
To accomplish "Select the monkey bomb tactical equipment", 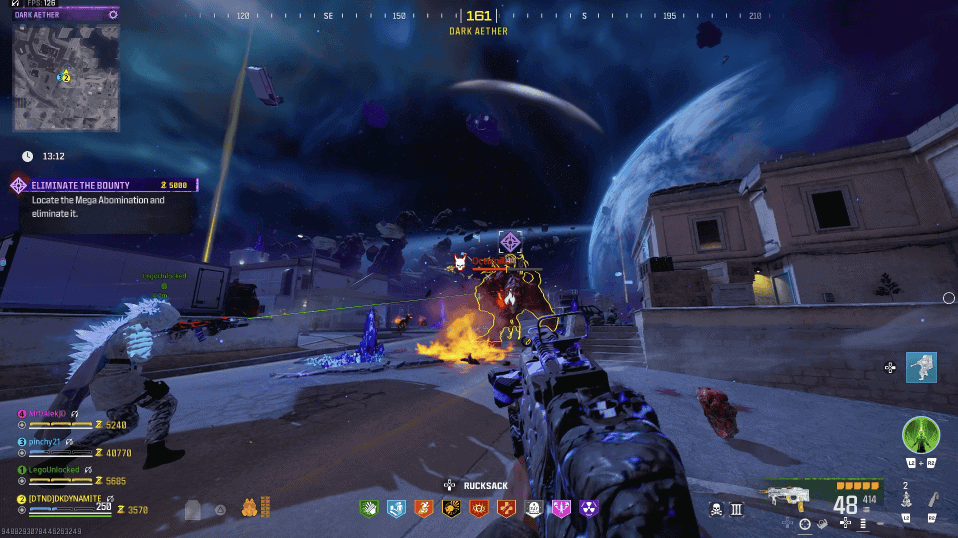I will point(906,499).
